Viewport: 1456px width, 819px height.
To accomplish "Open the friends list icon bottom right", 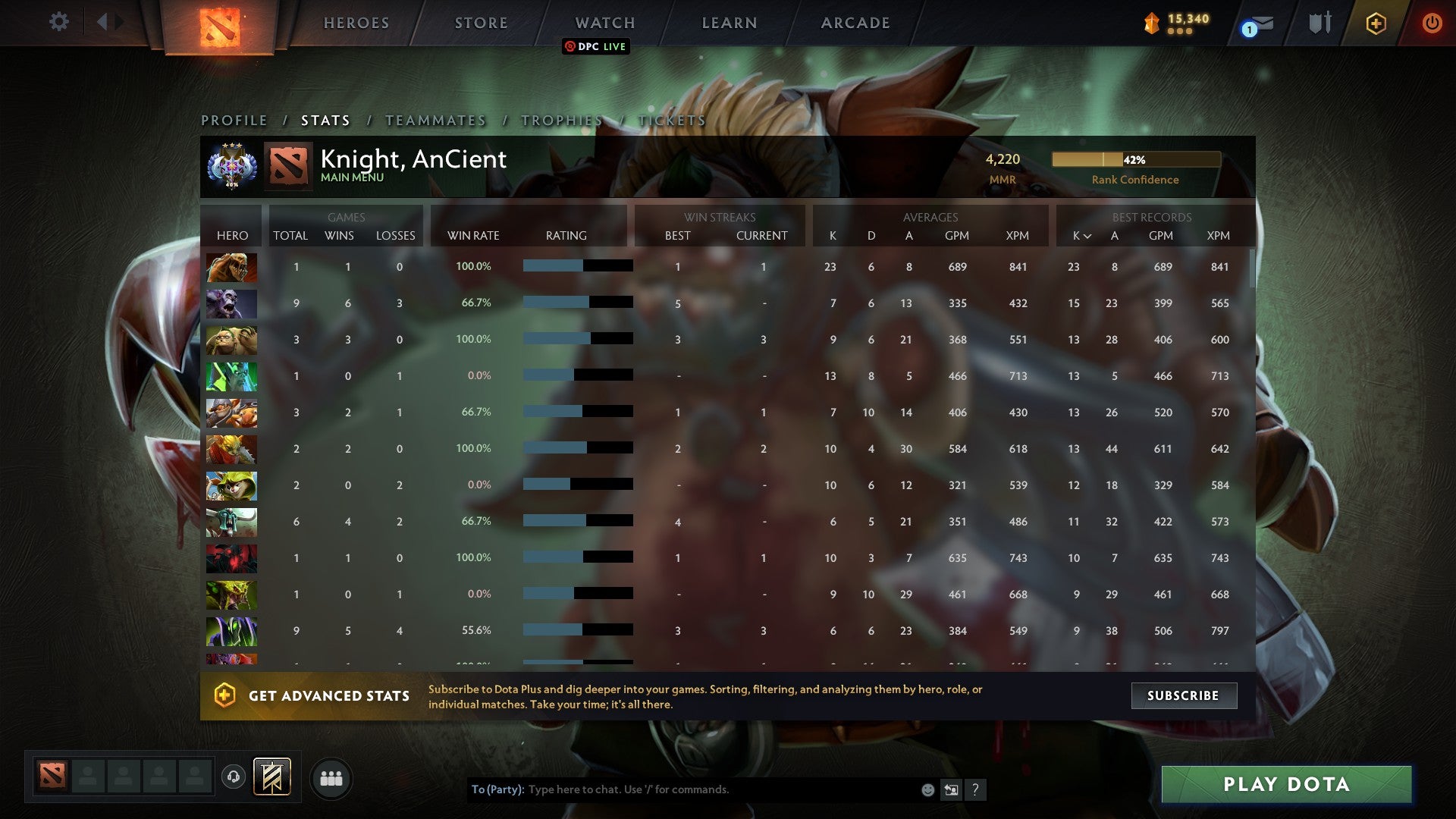I will click(x=331, y=777).
